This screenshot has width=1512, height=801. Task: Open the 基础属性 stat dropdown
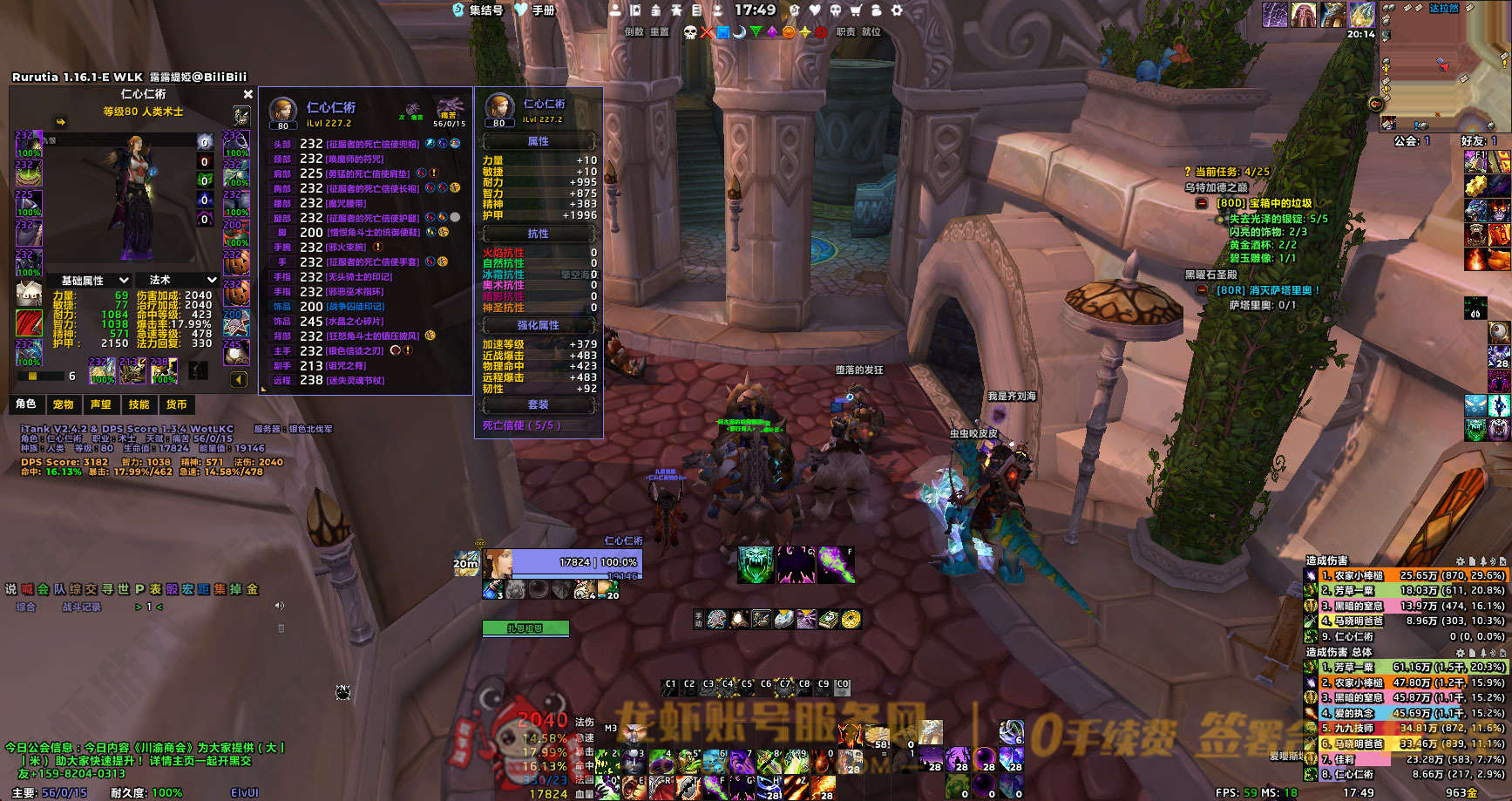[x=94, y=281]
